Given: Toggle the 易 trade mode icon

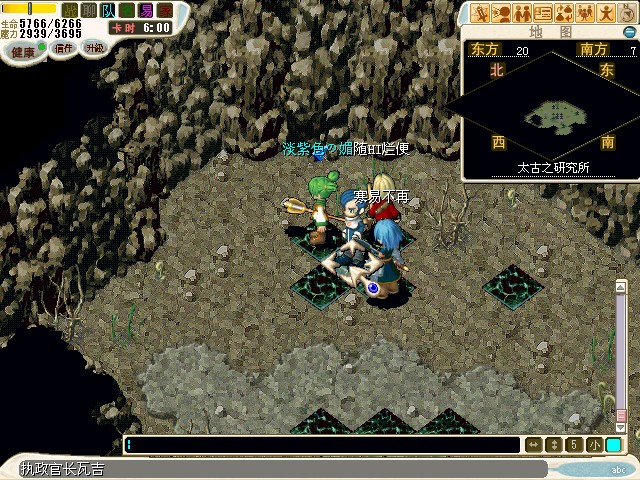Looking at the screenshot, I should click(147, 9).
